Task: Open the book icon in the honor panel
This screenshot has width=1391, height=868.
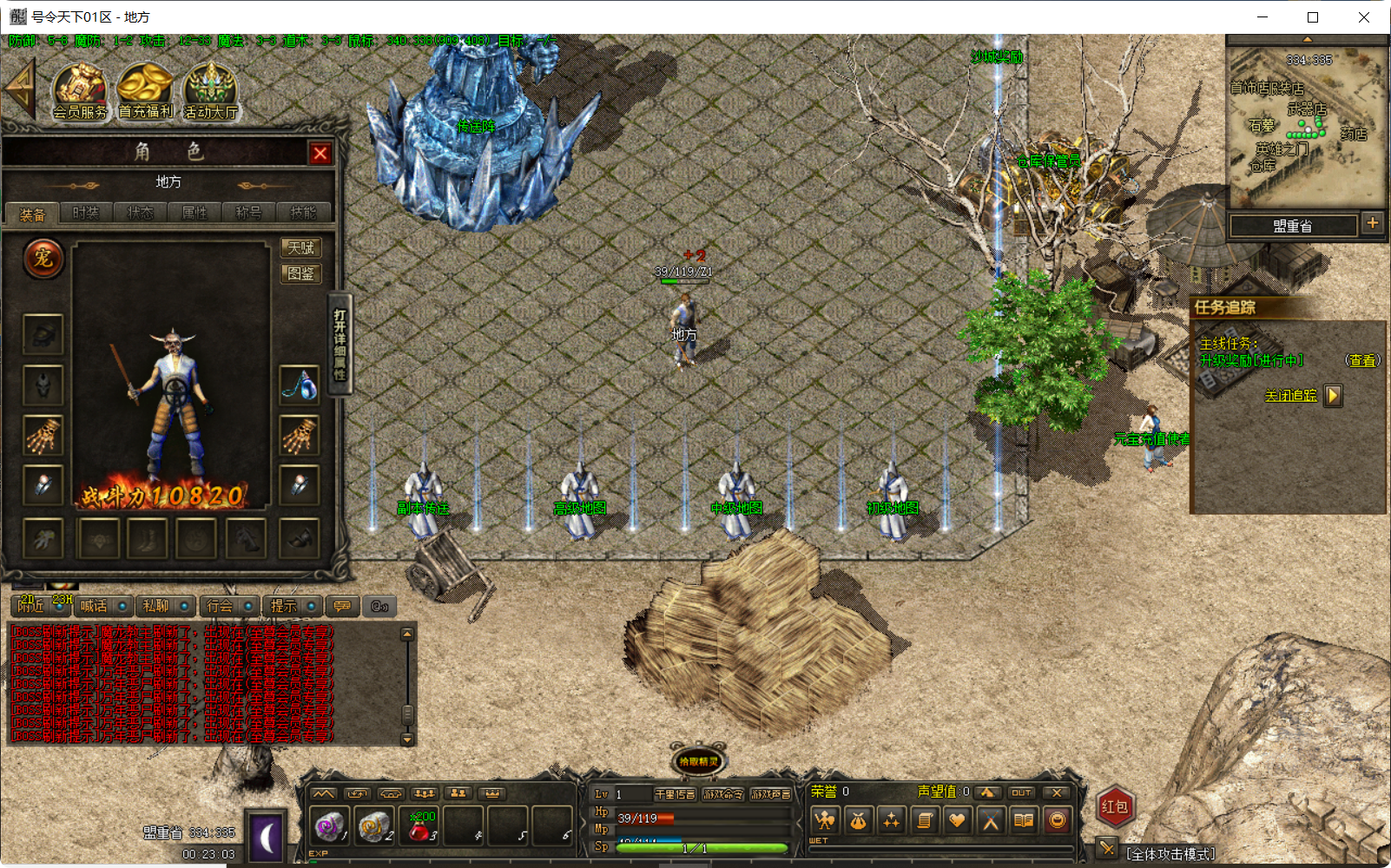Action: coord(1023,819)
